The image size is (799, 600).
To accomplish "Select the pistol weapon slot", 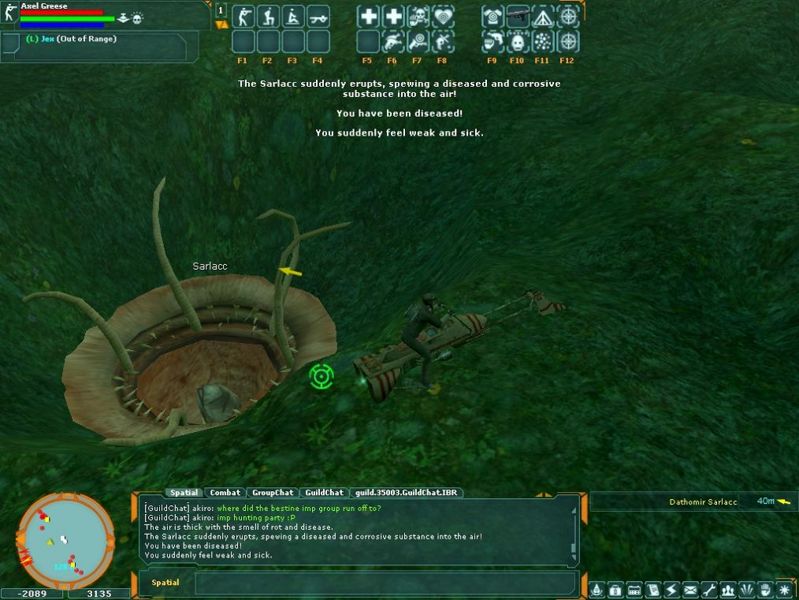I will pyautogui.click(x=518, y=16).
